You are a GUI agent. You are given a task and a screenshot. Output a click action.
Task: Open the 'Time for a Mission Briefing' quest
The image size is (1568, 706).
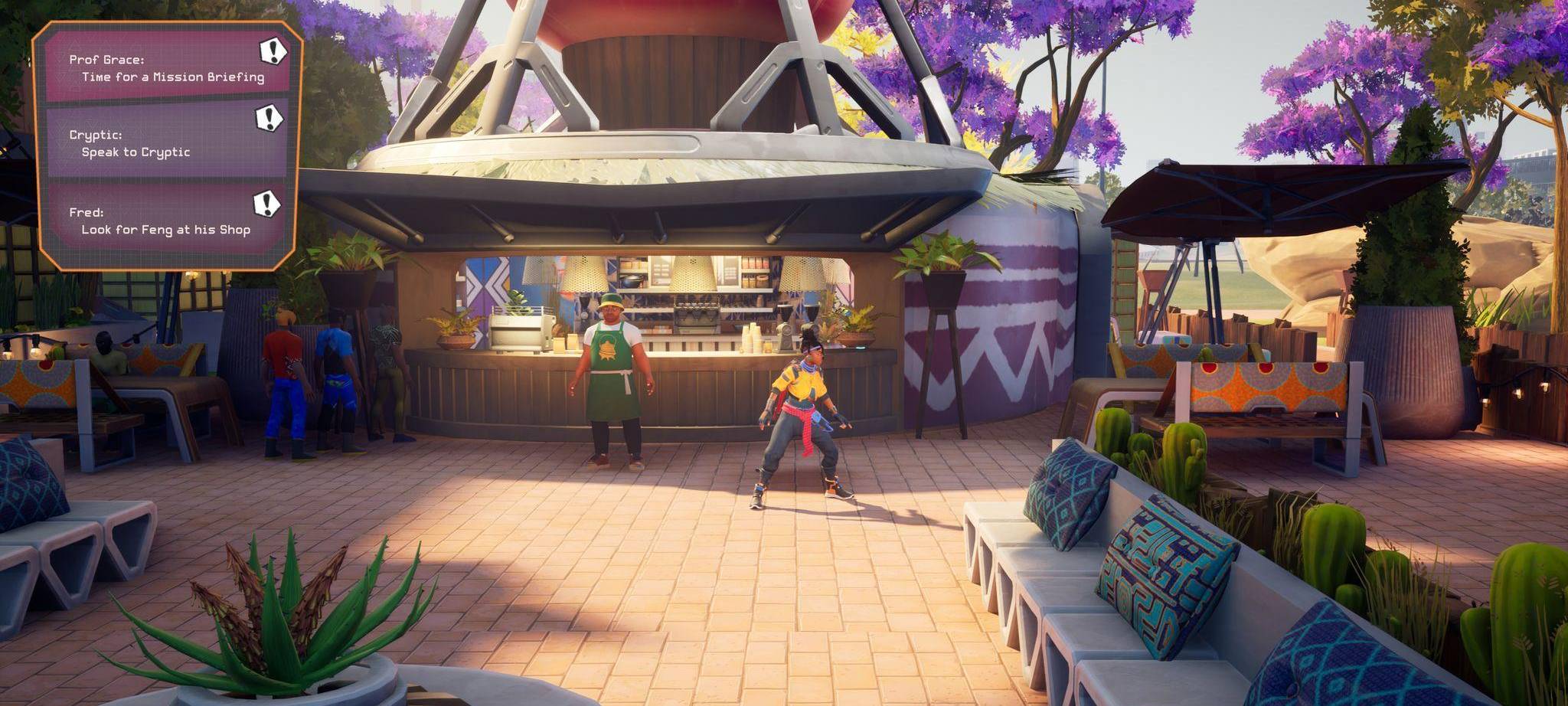pyautogui.click(x=171, y=76)
